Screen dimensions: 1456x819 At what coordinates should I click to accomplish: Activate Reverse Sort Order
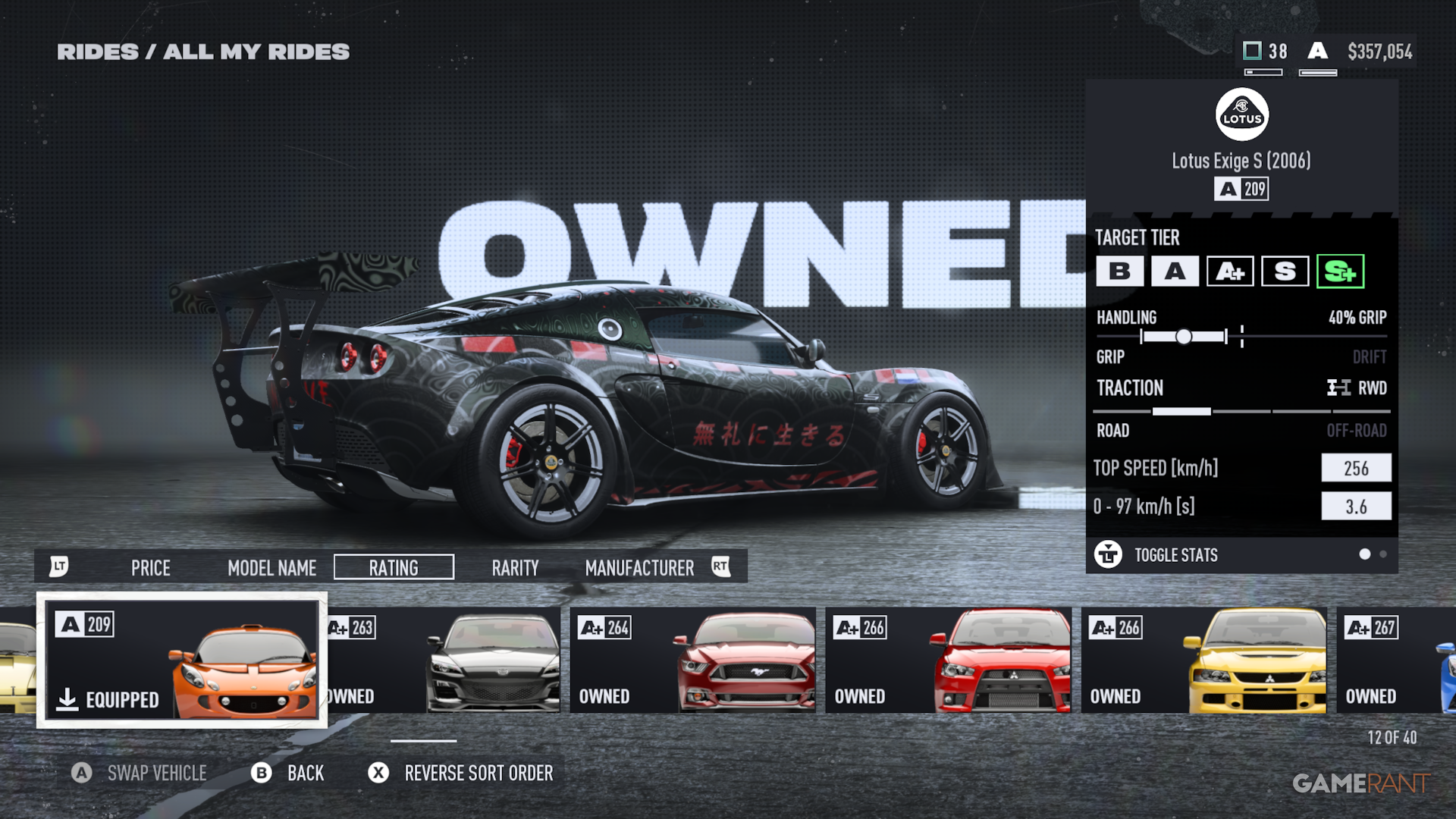pyautogui.click(x=479, y=773)
